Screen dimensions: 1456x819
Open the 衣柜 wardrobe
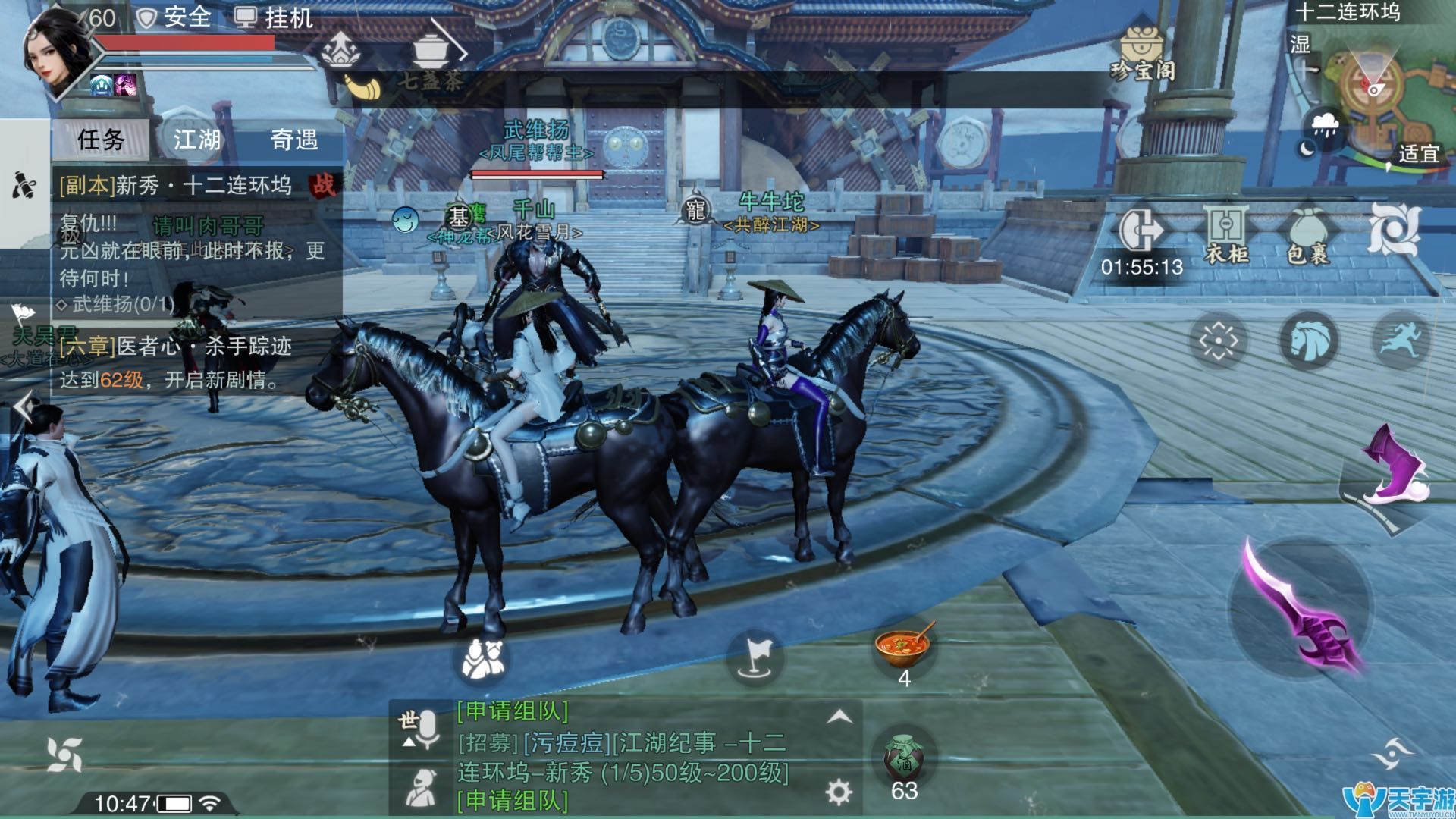[1226, 234]
